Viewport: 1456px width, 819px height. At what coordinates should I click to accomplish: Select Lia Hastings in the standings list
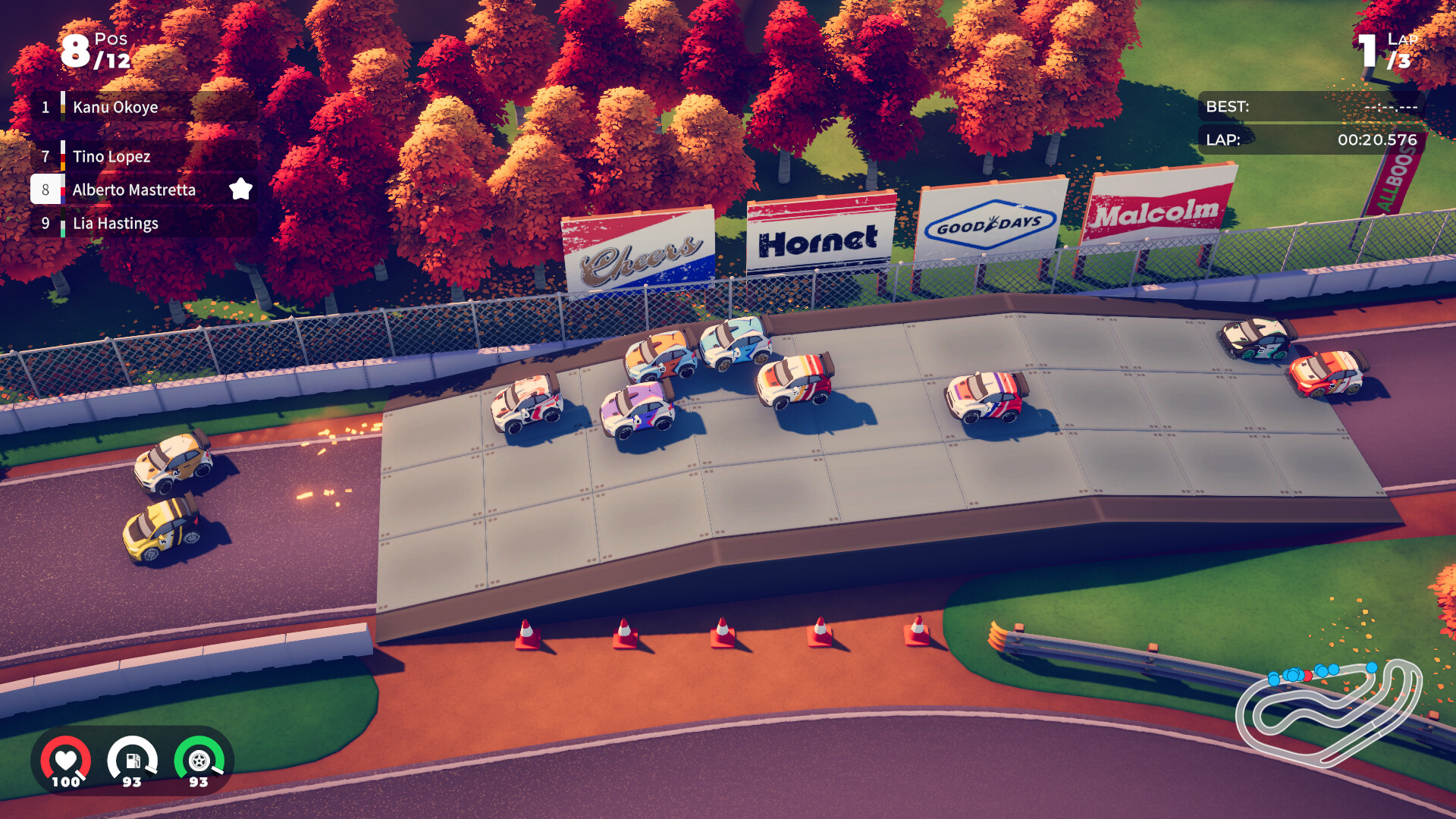click(118, 223)
